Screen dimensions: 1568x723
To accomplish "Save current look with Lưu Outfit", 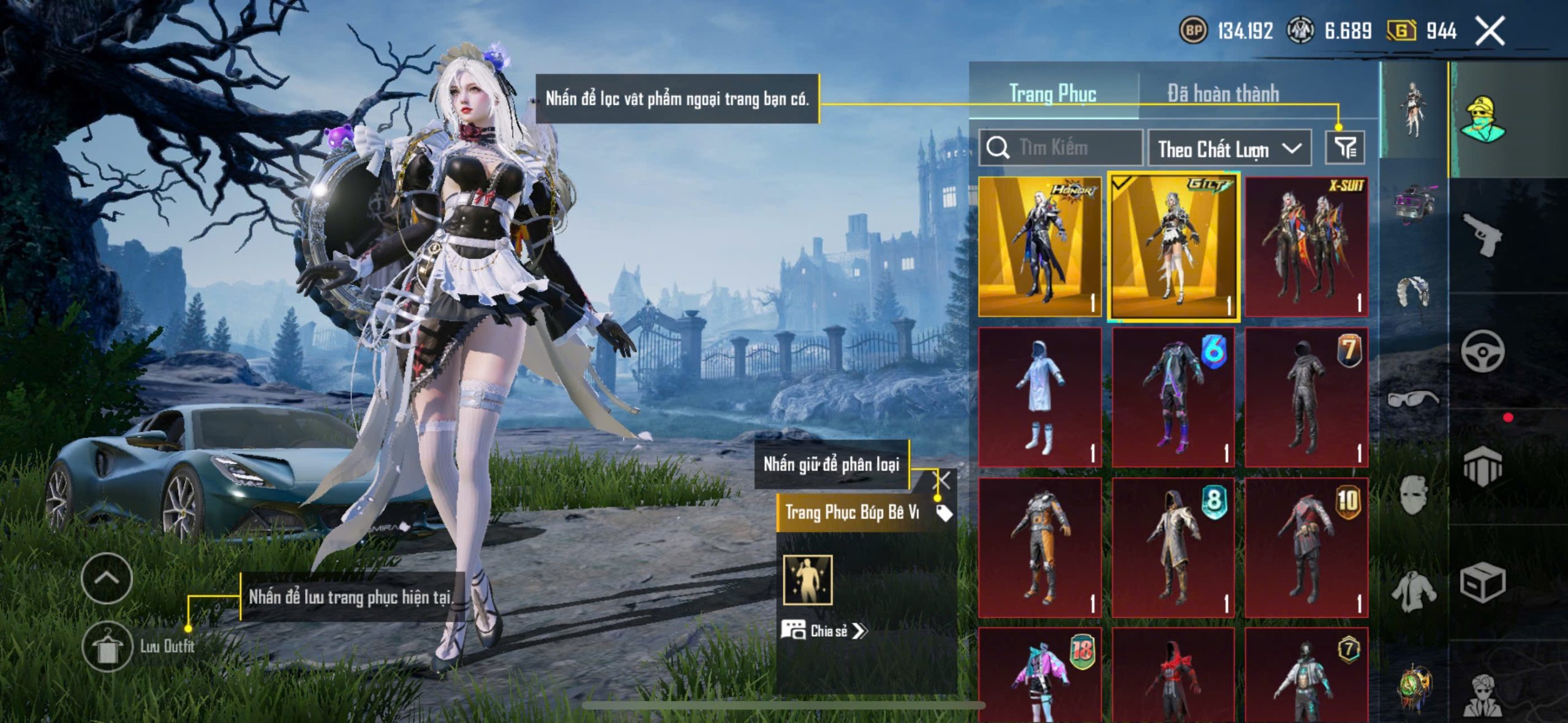I will [108, 647].
